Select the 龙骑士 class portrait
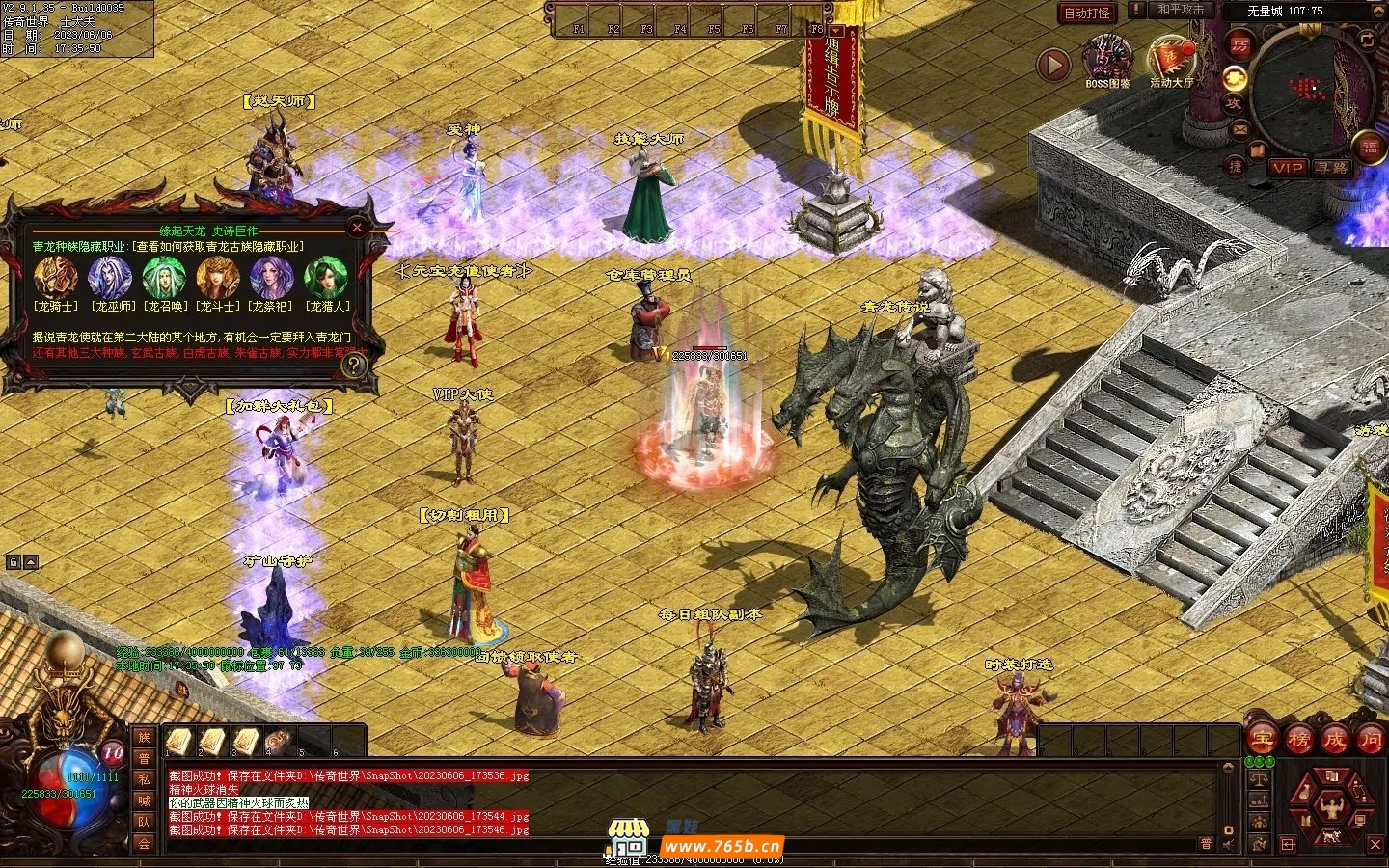Screen dimensions: 1389x868 tap(55, 278)
